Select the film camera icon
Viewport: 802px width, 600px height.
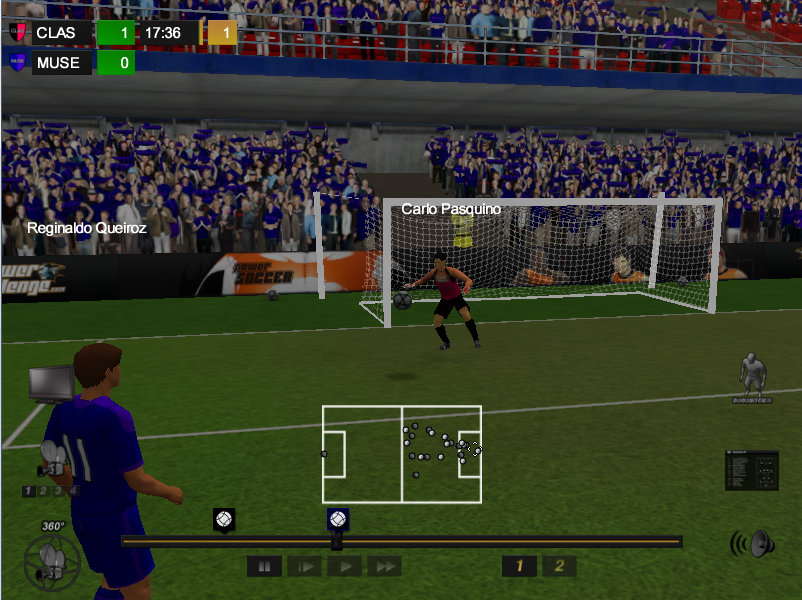pos(51,466)
